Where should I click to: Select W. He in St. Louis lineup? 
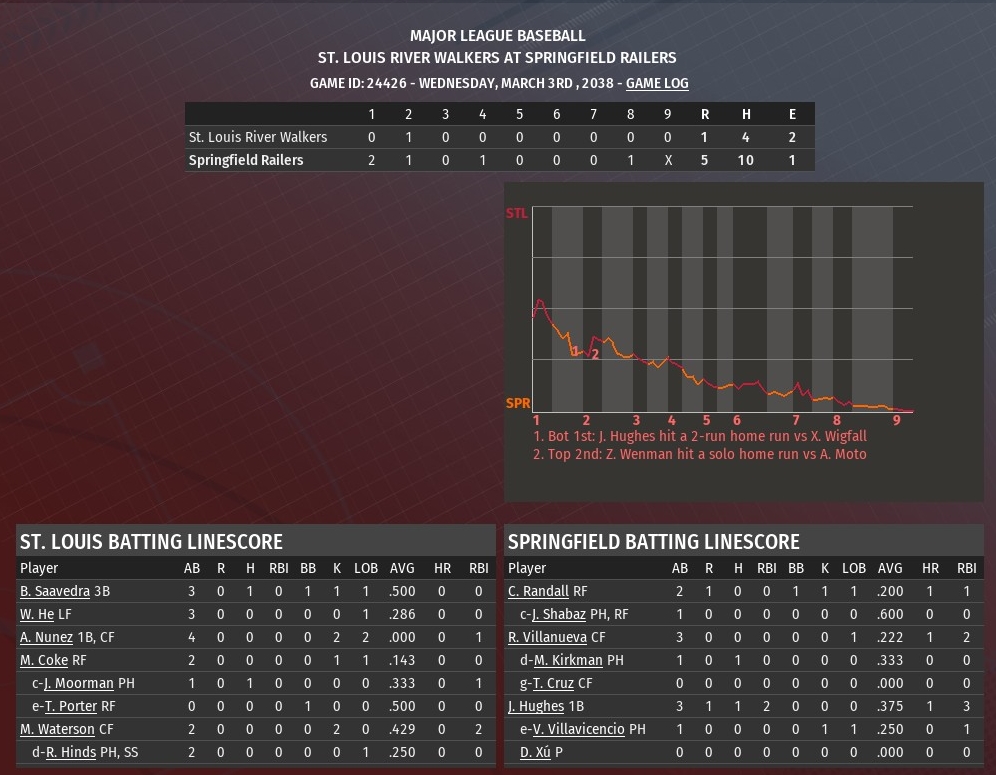point(37,614)
